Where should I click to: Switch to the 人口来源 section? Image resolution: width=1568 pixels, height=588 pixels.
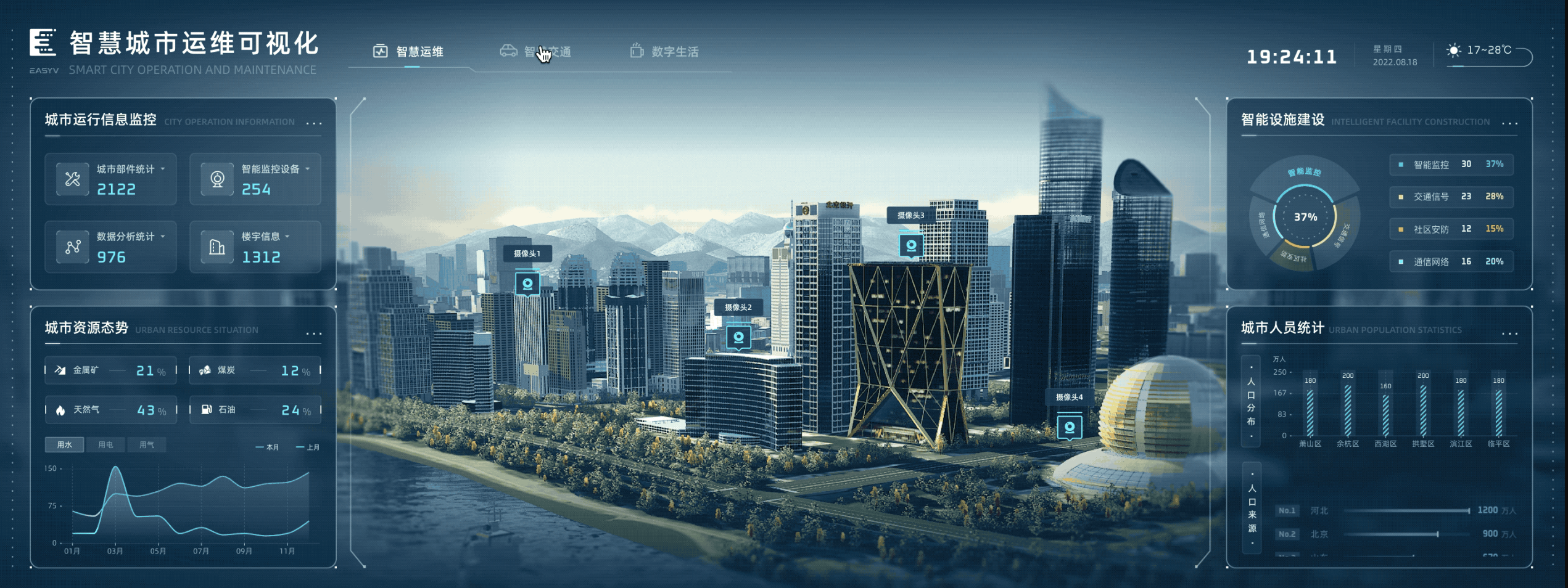[1252, 508]
